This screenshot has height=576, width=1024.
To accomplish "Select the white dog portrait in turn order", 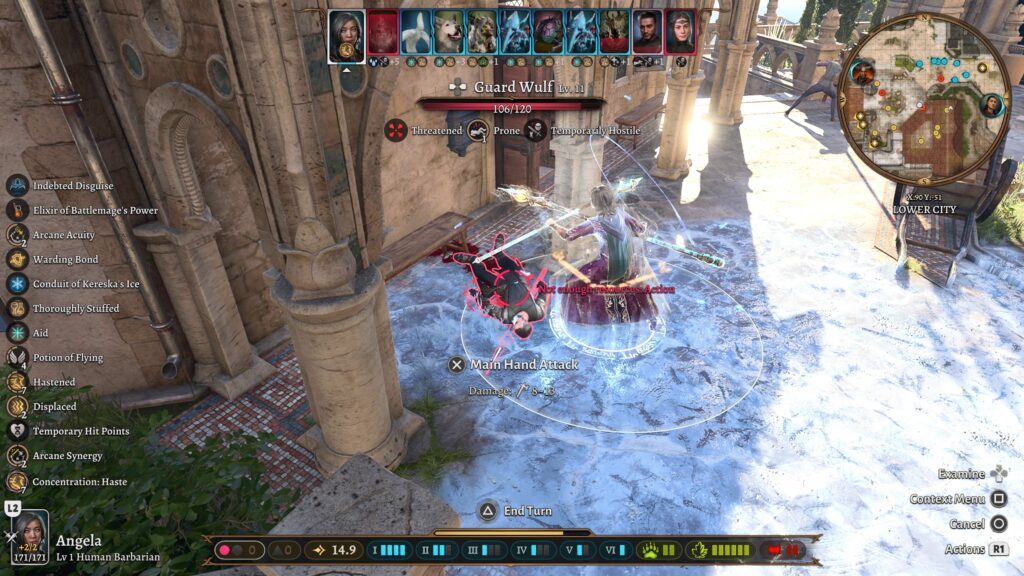I will [x=449, y=32].
